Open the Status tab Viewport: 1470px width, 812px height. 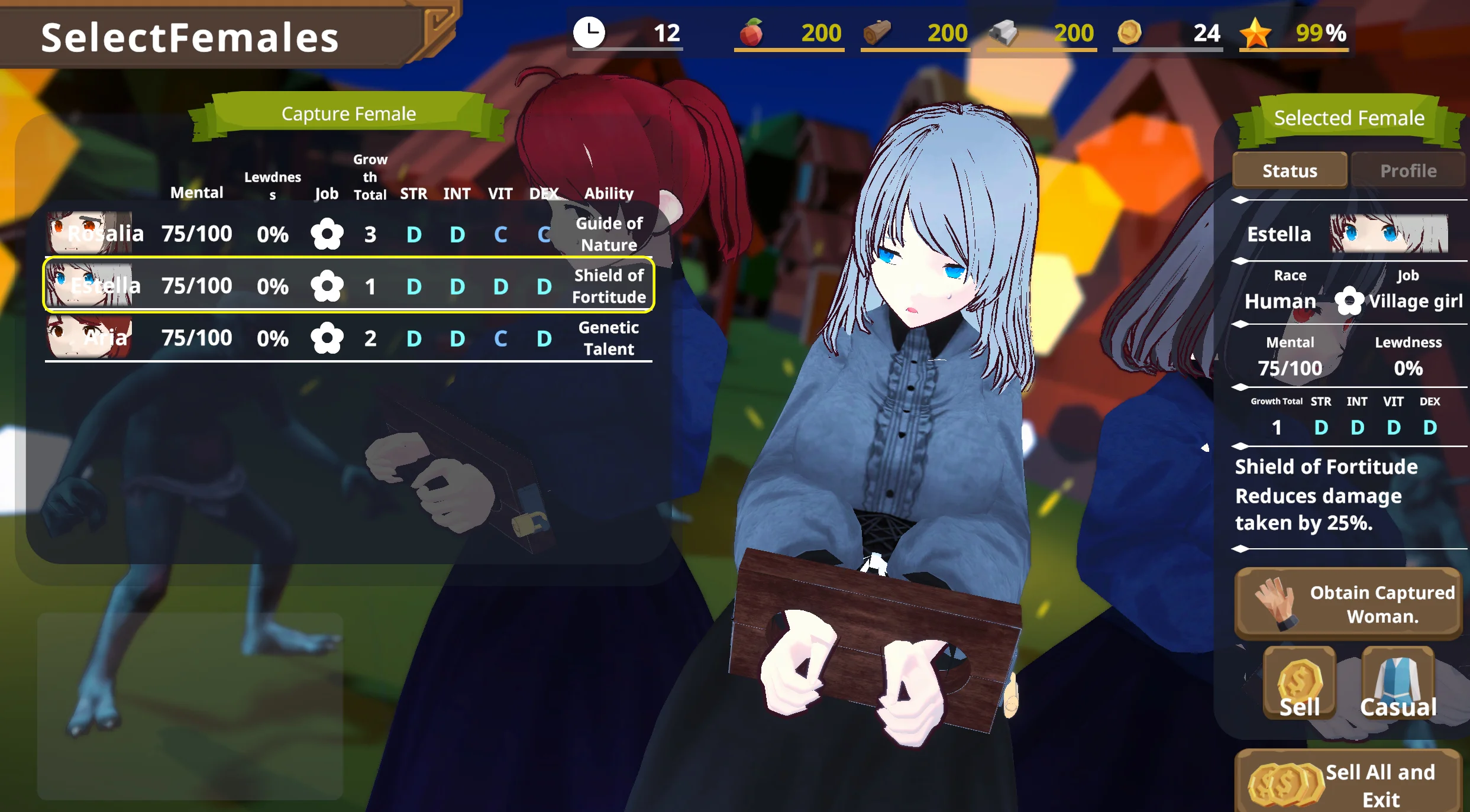(x=1290, y=171)
